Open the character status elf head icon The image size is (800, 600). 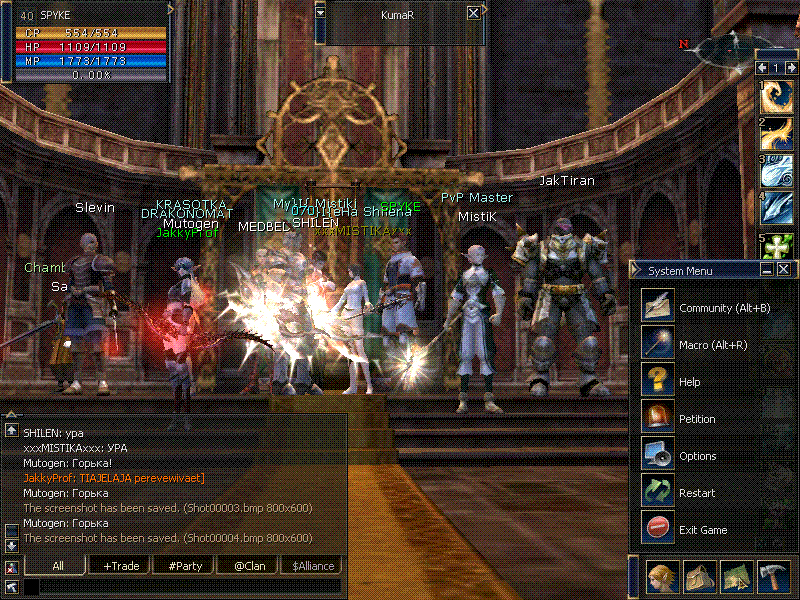[662, 577]
